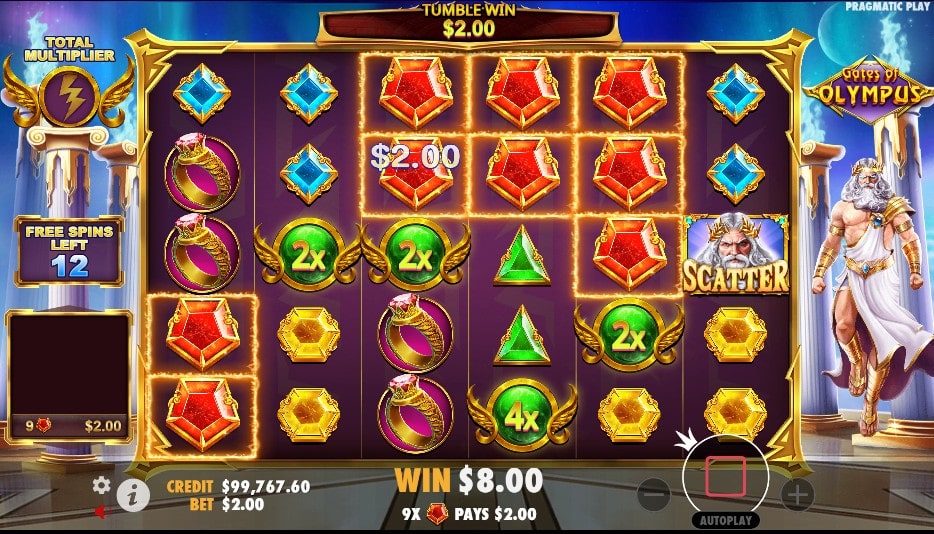Toggle the red muted sound icon

click(101, 512)
